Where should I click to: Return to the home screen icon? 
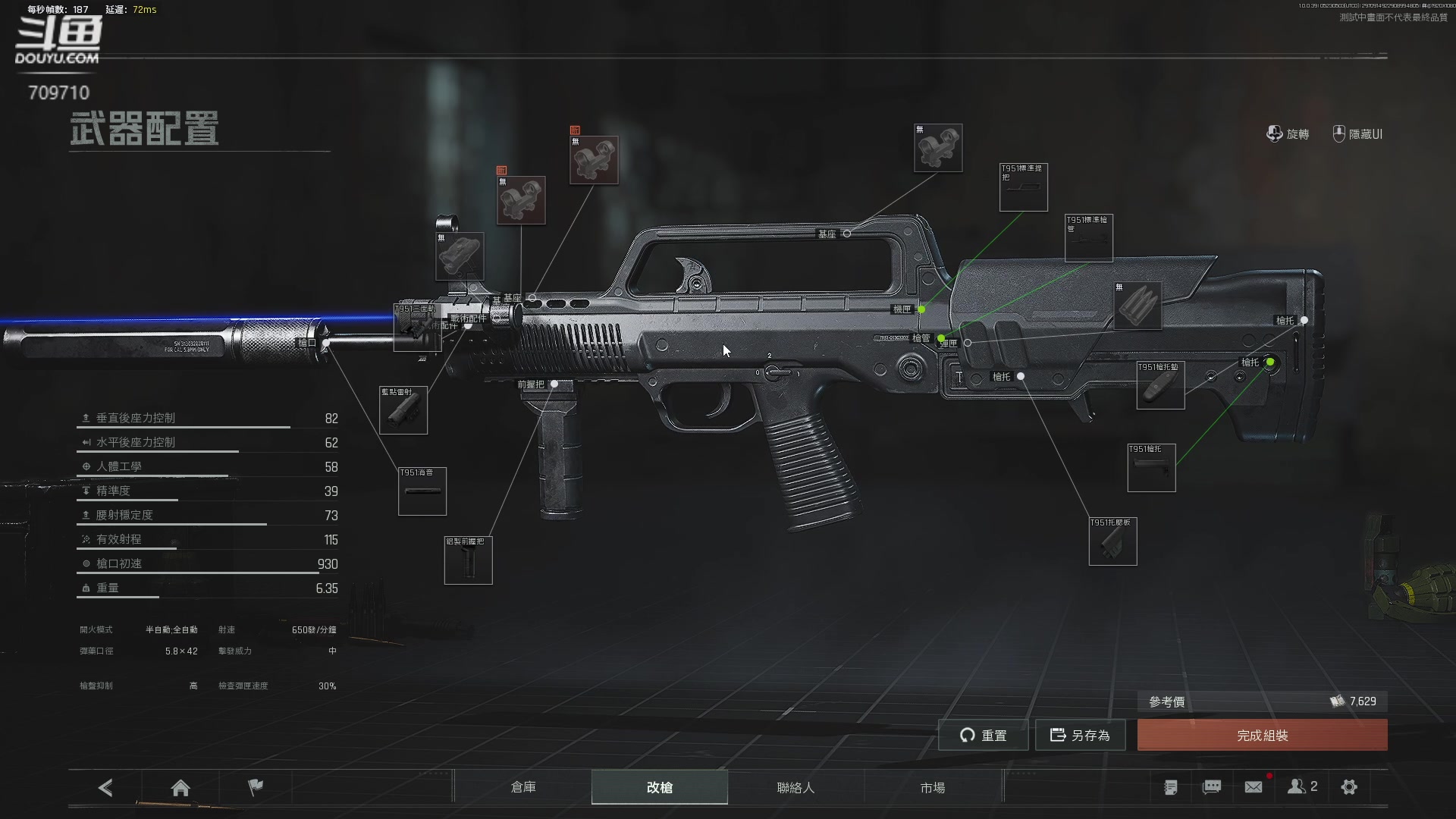click(180, 788)
